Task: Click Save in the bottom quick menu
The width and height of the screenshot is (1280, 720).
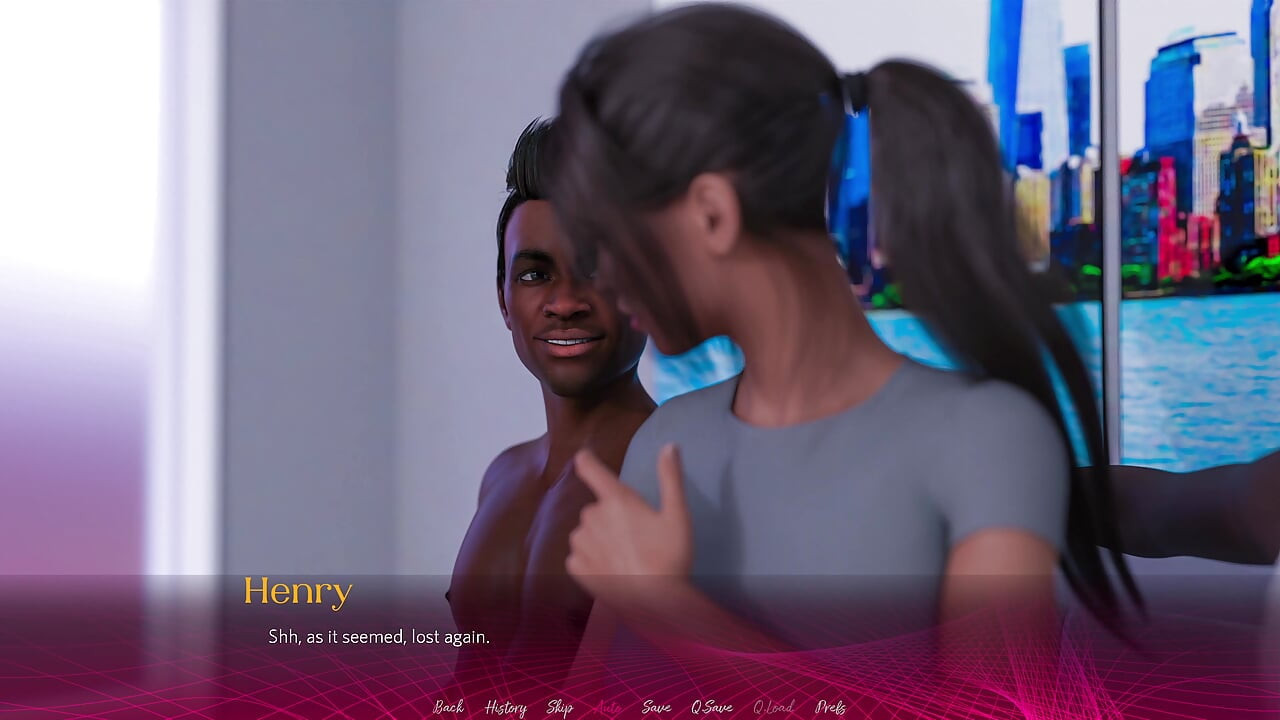Action: 655,707
